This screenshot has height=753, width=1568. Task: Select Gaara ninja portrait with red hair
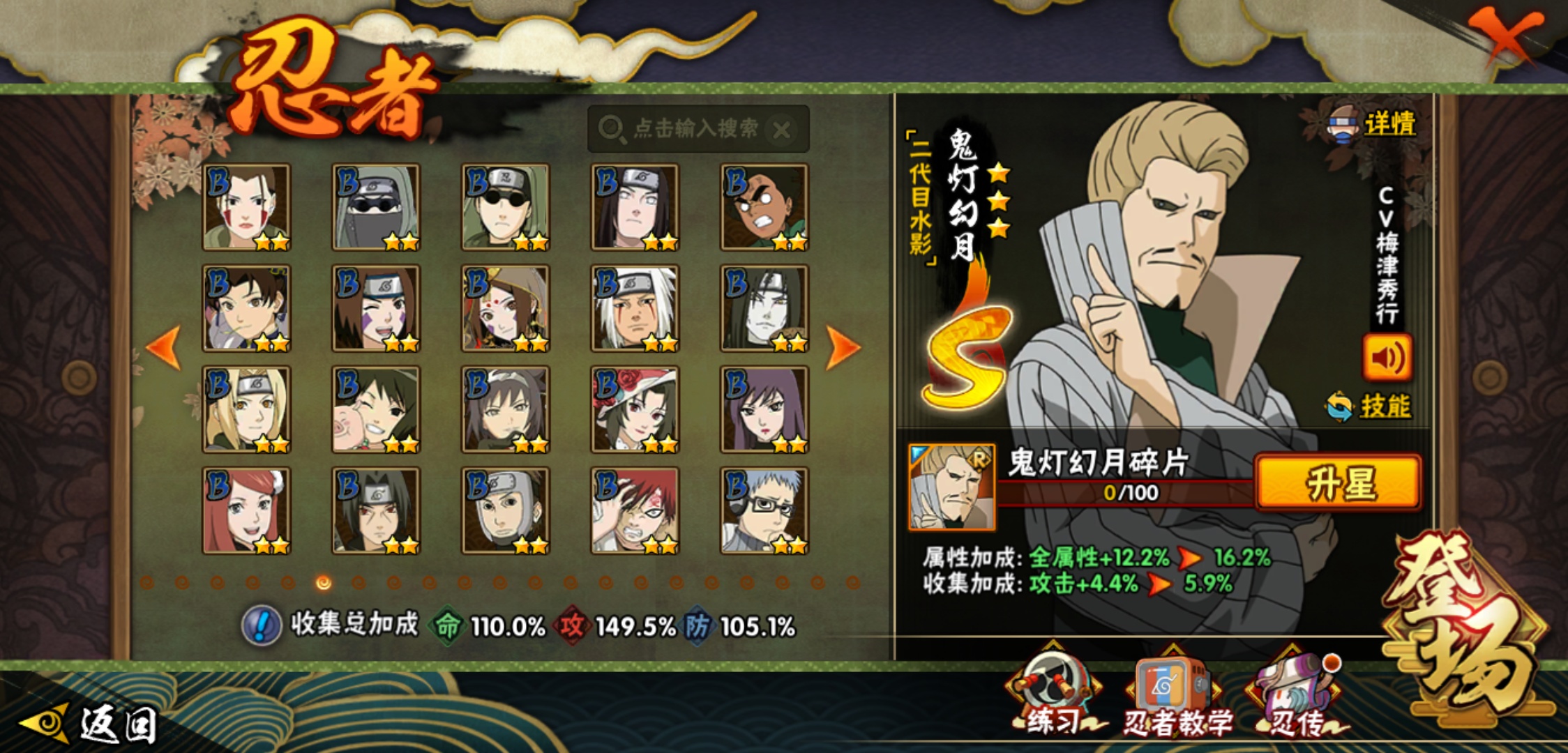point(635,511)
